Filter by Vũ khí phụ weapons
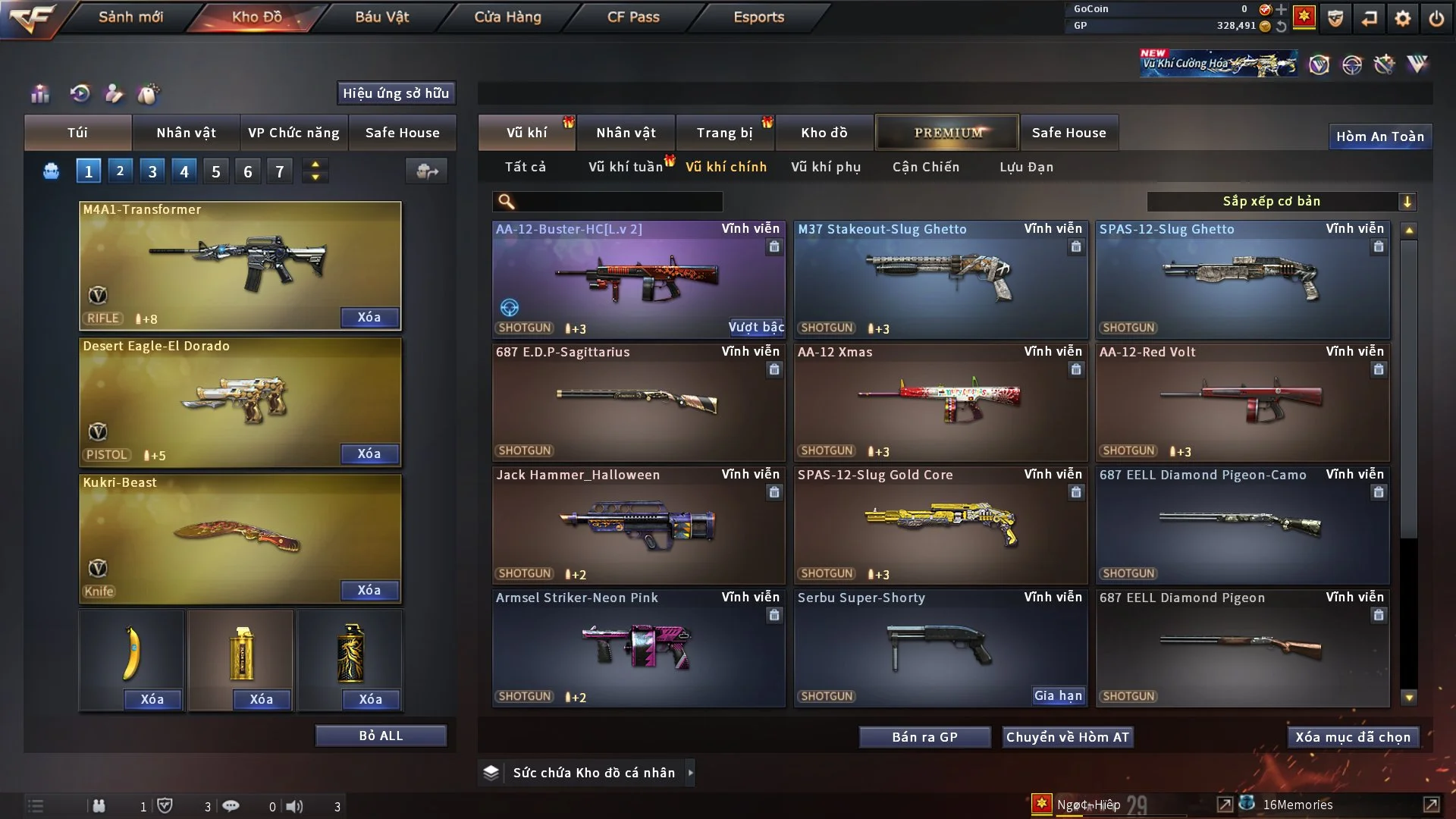This screenshot has width=1456, height=819. (x=825, y=167)
